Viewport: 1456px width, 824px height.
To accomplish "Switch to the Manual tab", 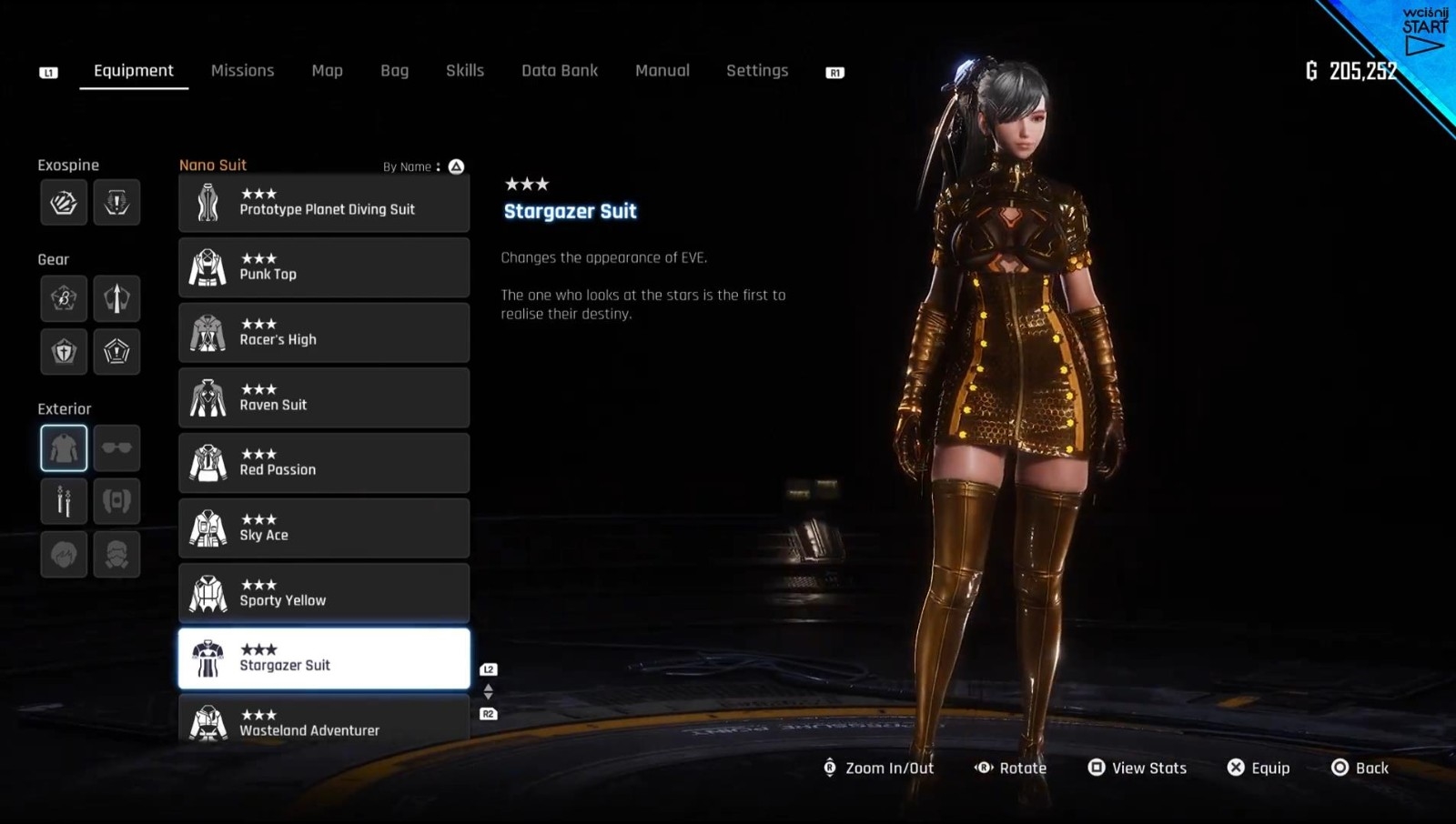I will coord(662,71).
